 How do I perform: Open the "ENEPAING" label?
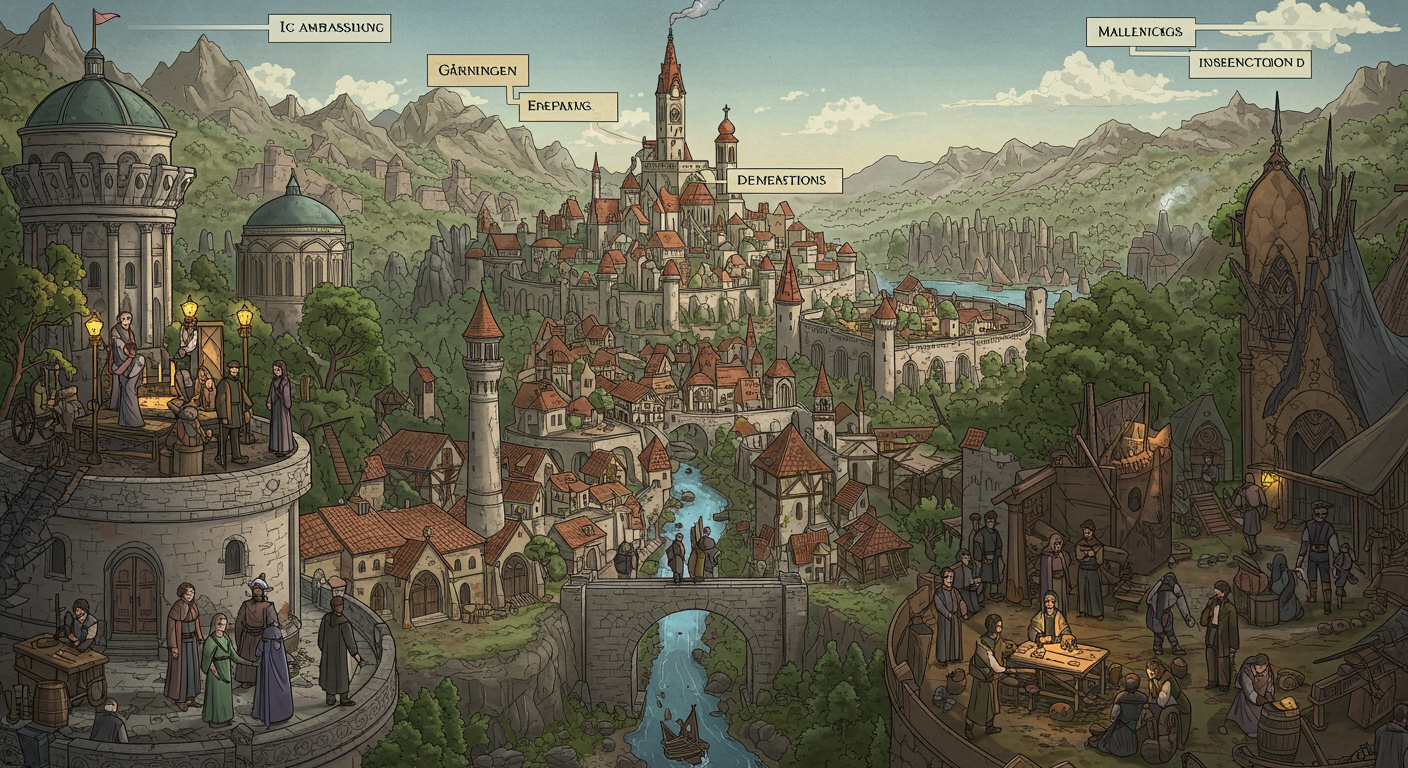[x=565, y=106]
